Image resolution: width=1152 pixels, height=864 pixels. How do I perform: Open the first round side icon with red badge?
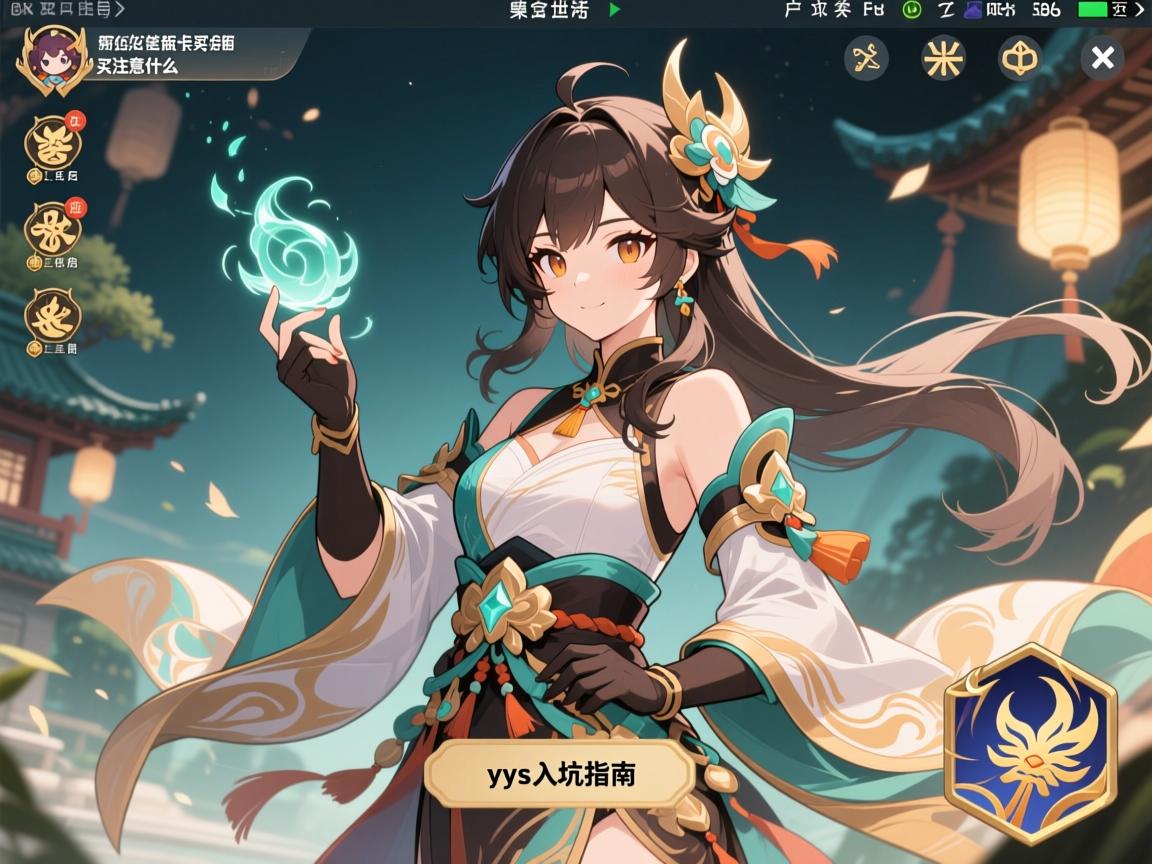point(54,144)
